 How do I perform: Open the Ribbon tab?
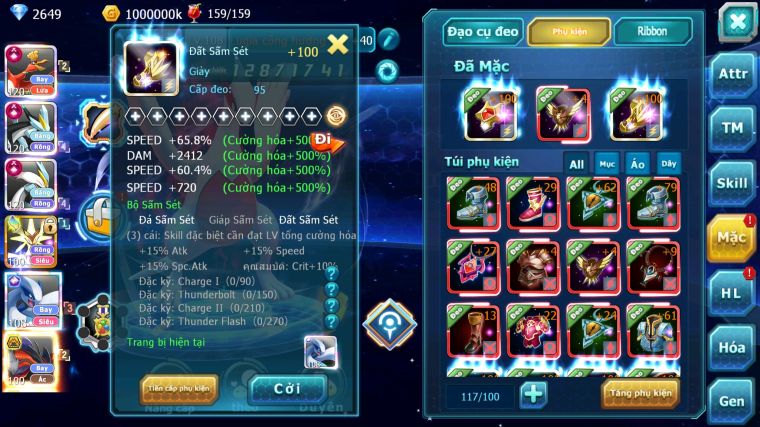(652, 32)
